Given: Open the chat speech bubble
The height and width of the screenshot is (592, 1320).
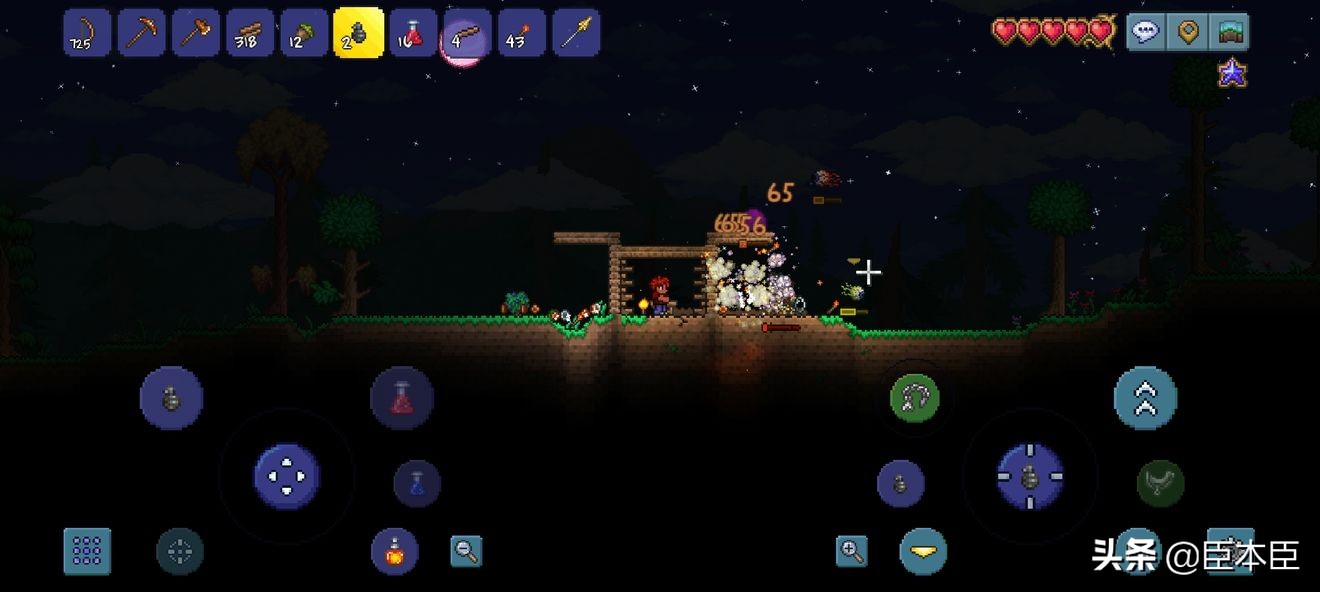Looking at the screenshot, I should [1146, 32].
